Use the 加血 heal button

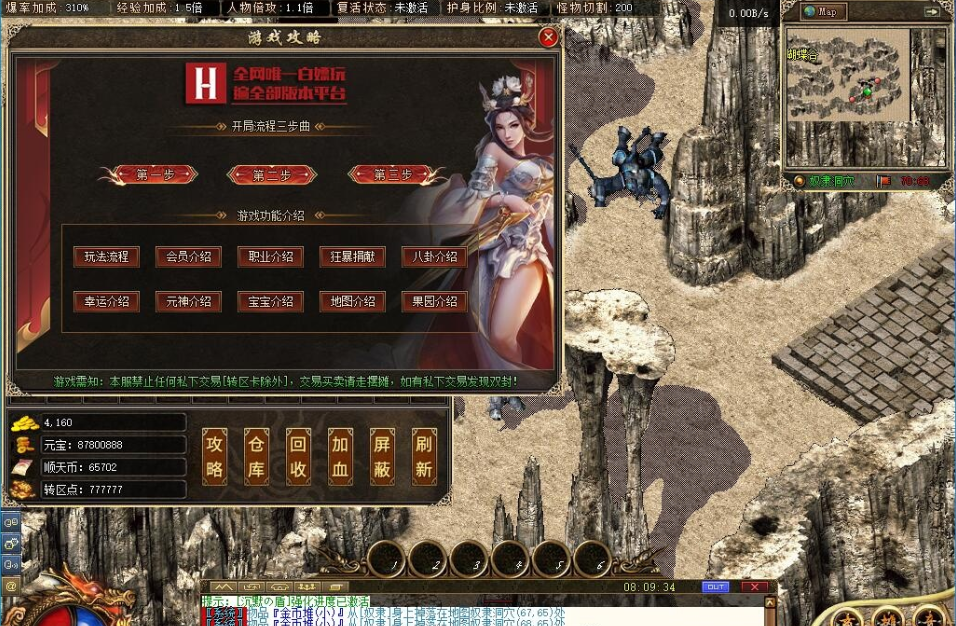(x=340, y=457)
